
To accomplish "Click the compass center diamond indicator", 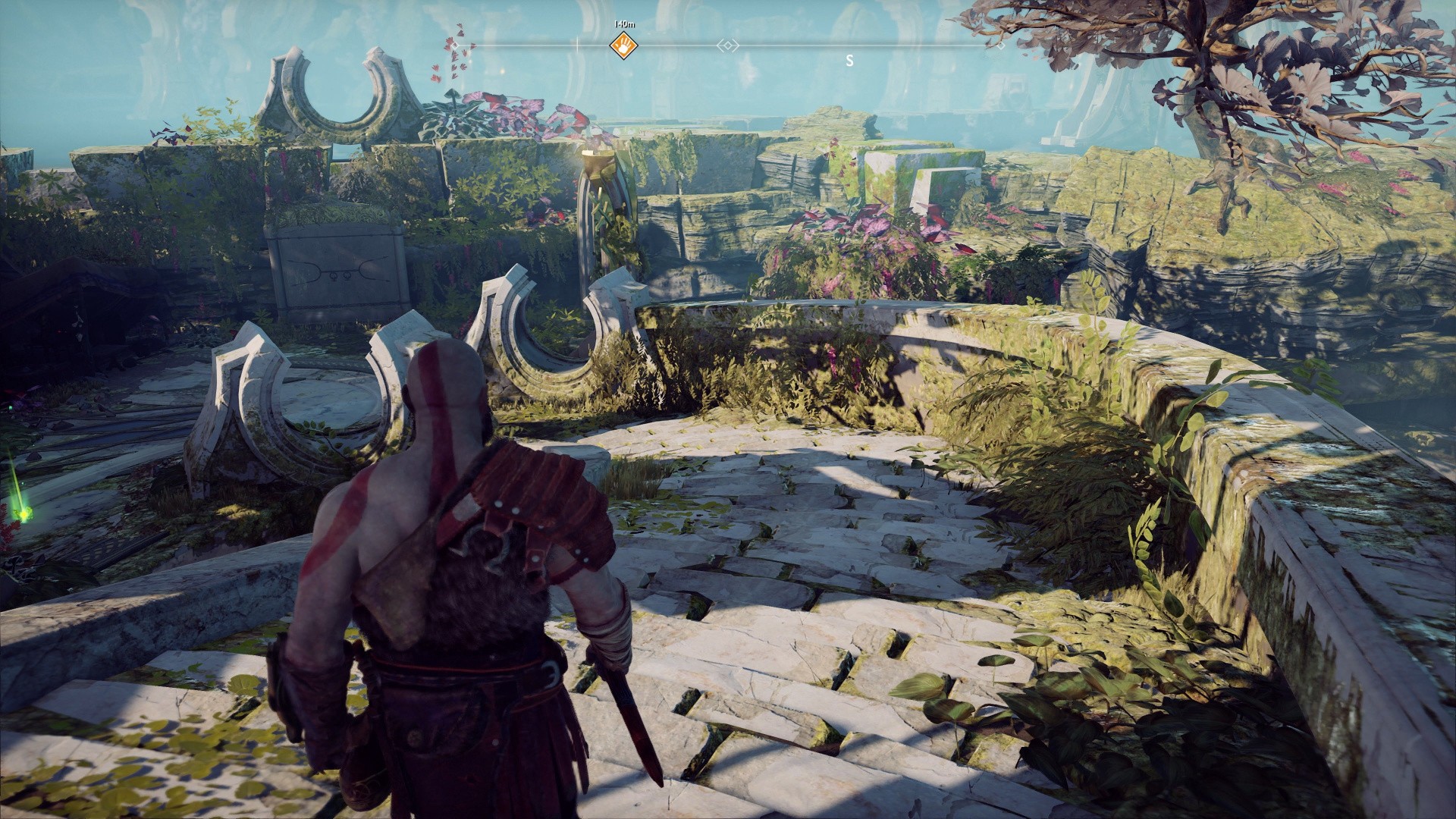I will (x=728, y=46).
